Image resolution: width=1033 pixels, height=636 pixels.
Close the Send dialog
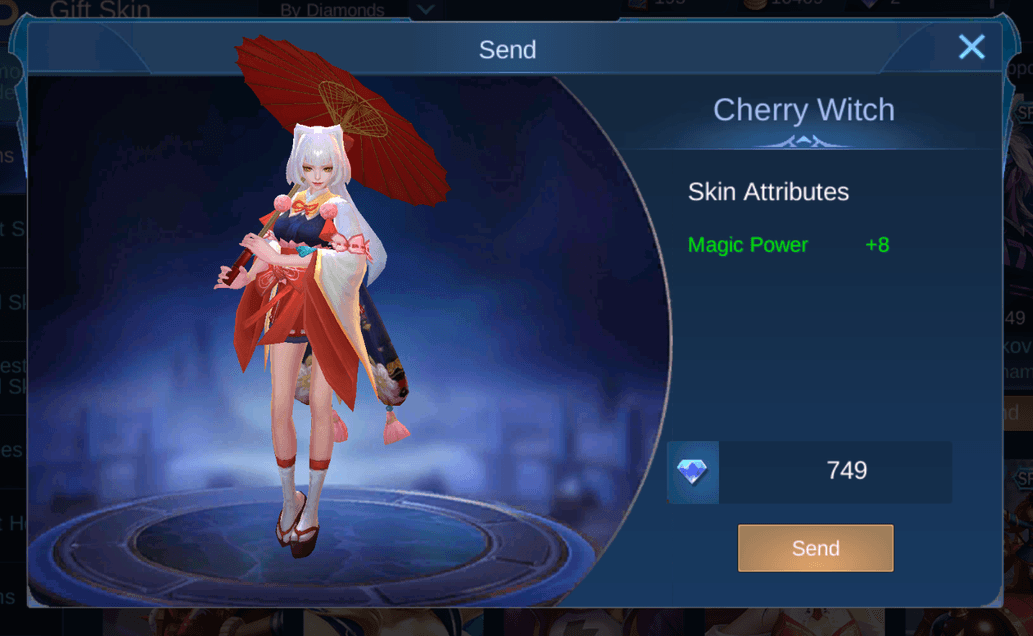click(971, 47)
